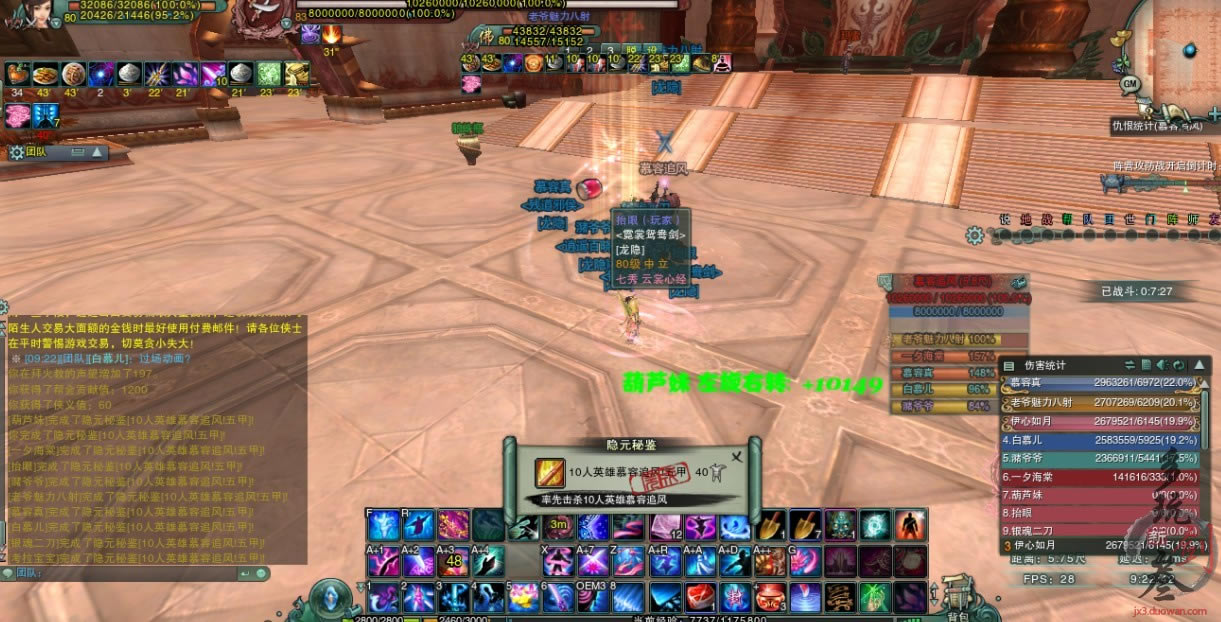Select the 慕容追风 boss target frame
Screen dimensions: 1221x622
coord(955,283)
